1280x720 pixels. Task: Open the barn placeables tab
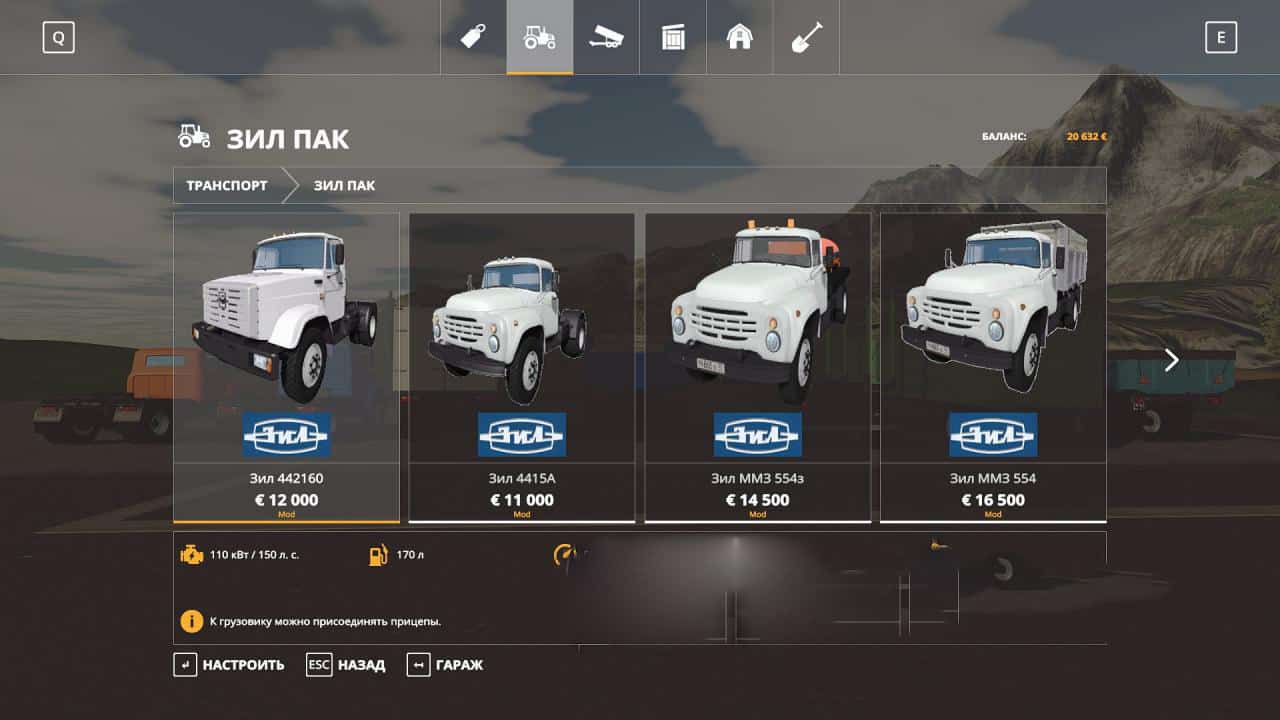pos(740,38)
